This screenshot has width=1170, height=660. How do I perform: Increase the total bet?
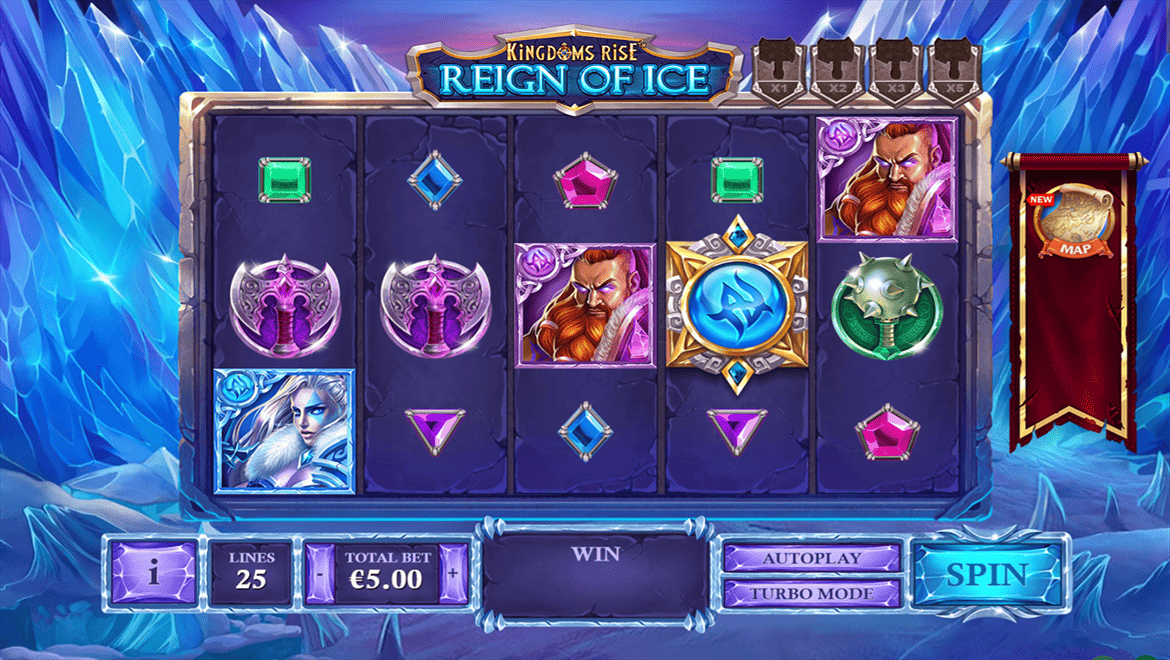click(x=453, y=574)
